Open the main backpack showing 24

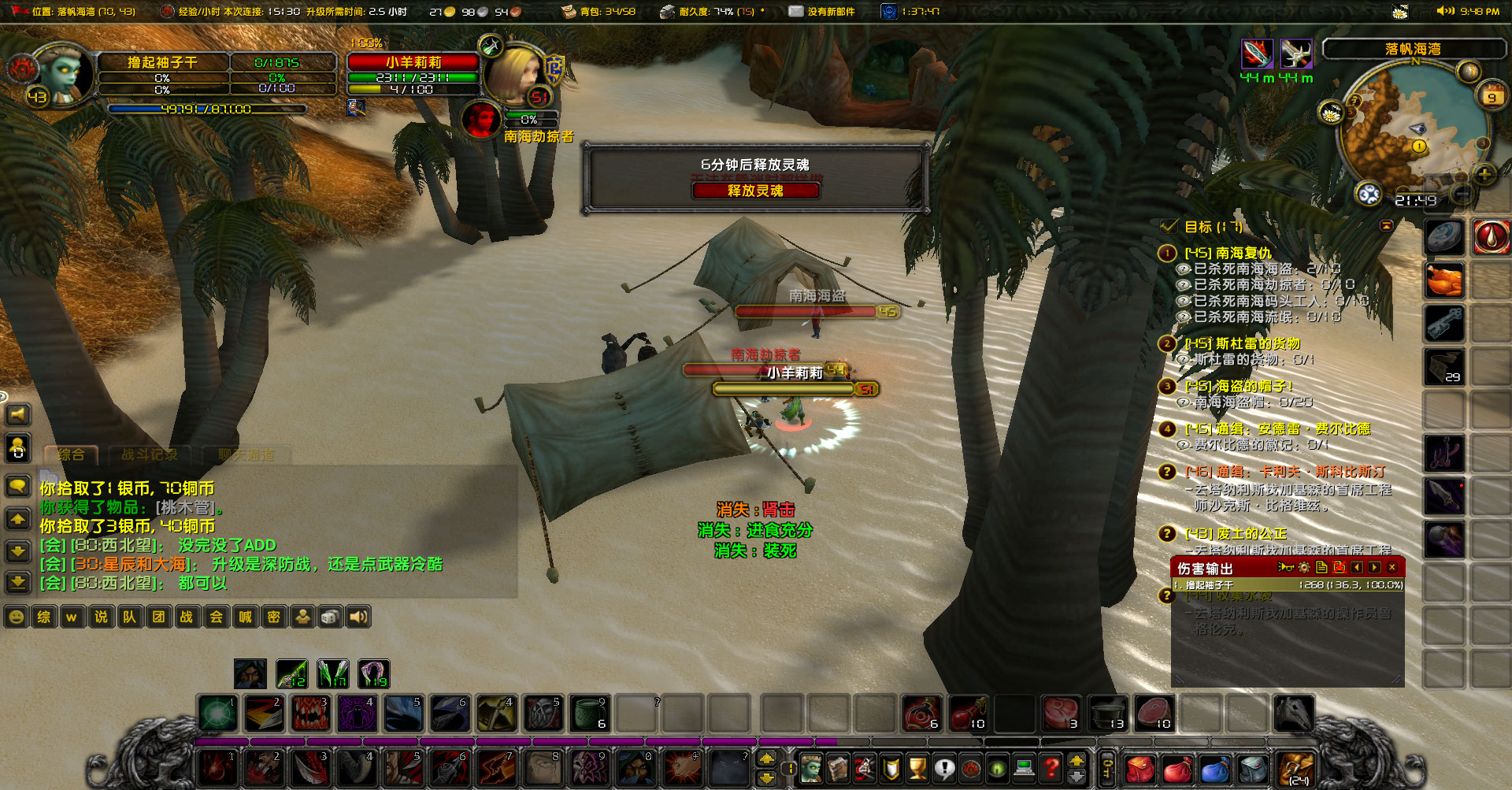tap(1296, 768)
